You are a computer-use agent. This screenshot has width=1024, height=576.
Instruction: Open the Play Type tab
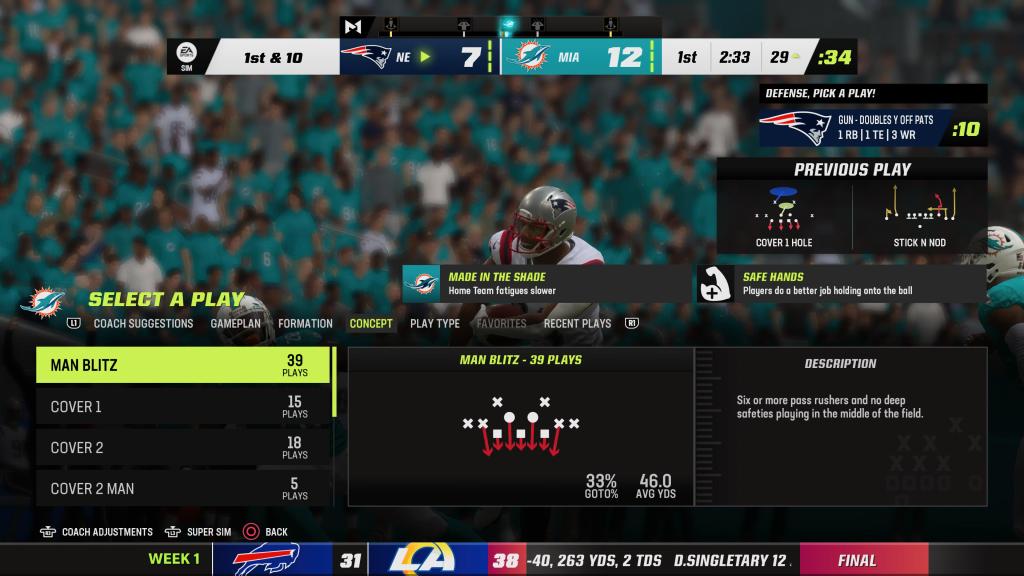pyautogui.click(x=435, y=324)
